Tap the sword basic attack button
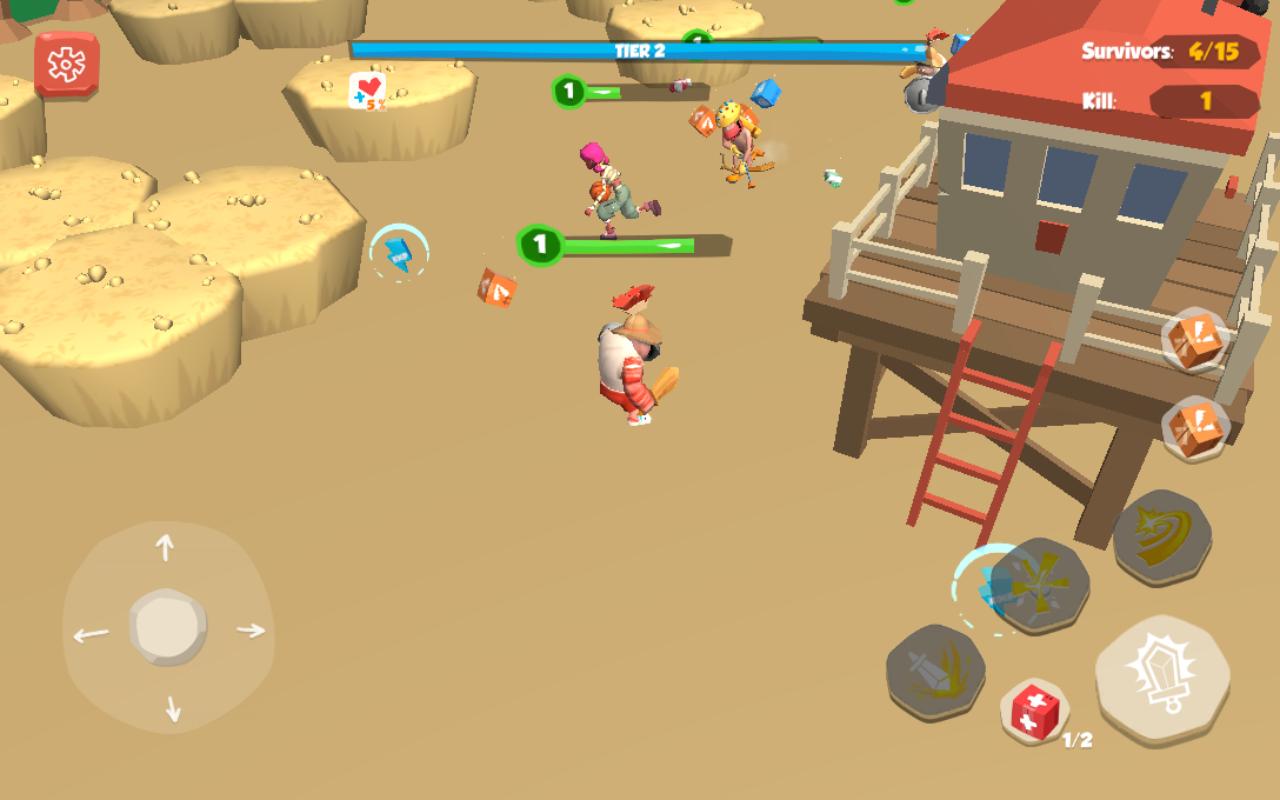Viewport: 1280px width, 800px height. (1163, 680)
